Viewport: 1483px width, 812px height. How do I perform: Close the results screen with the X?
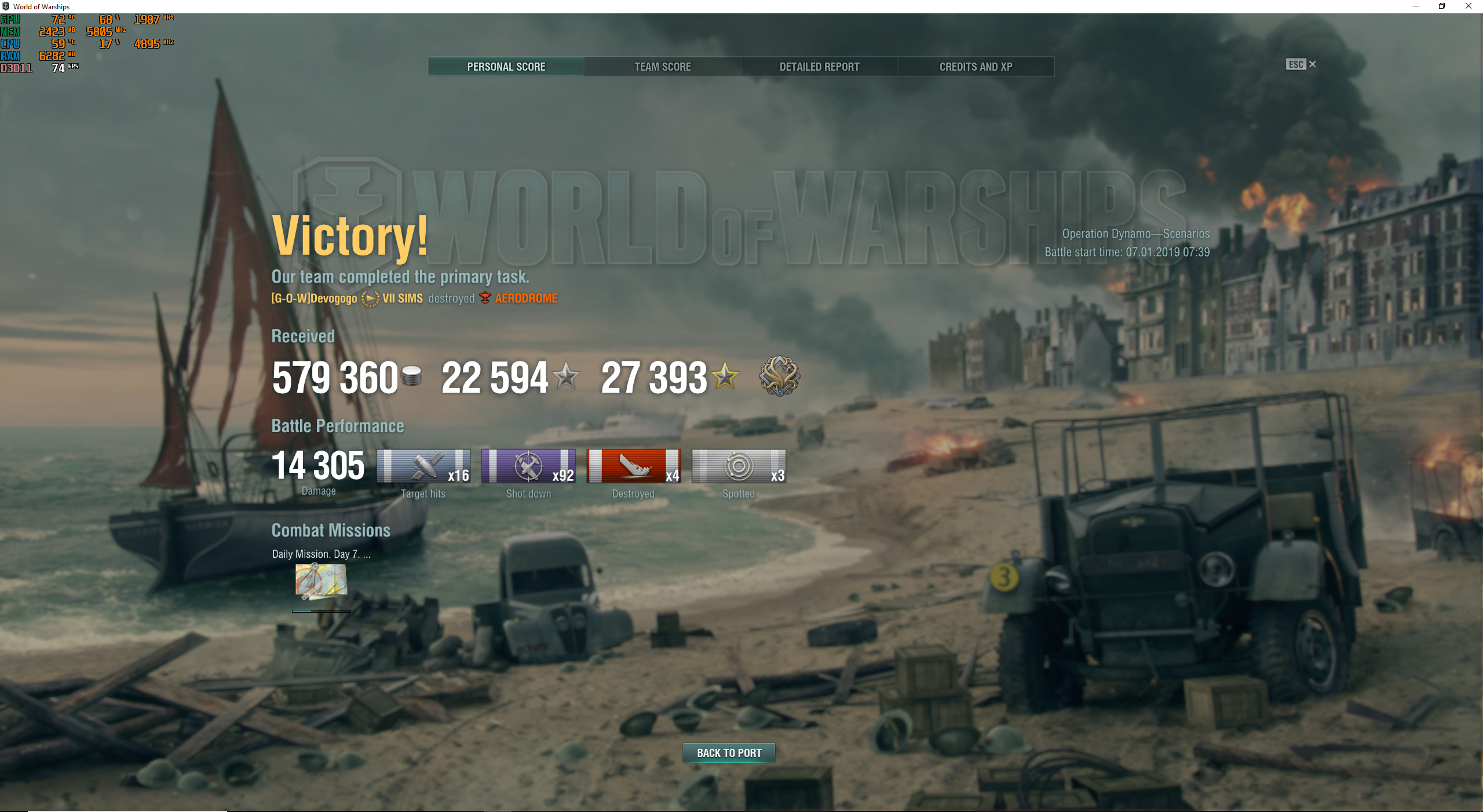pyautogui.click(x=1313, y=64)
